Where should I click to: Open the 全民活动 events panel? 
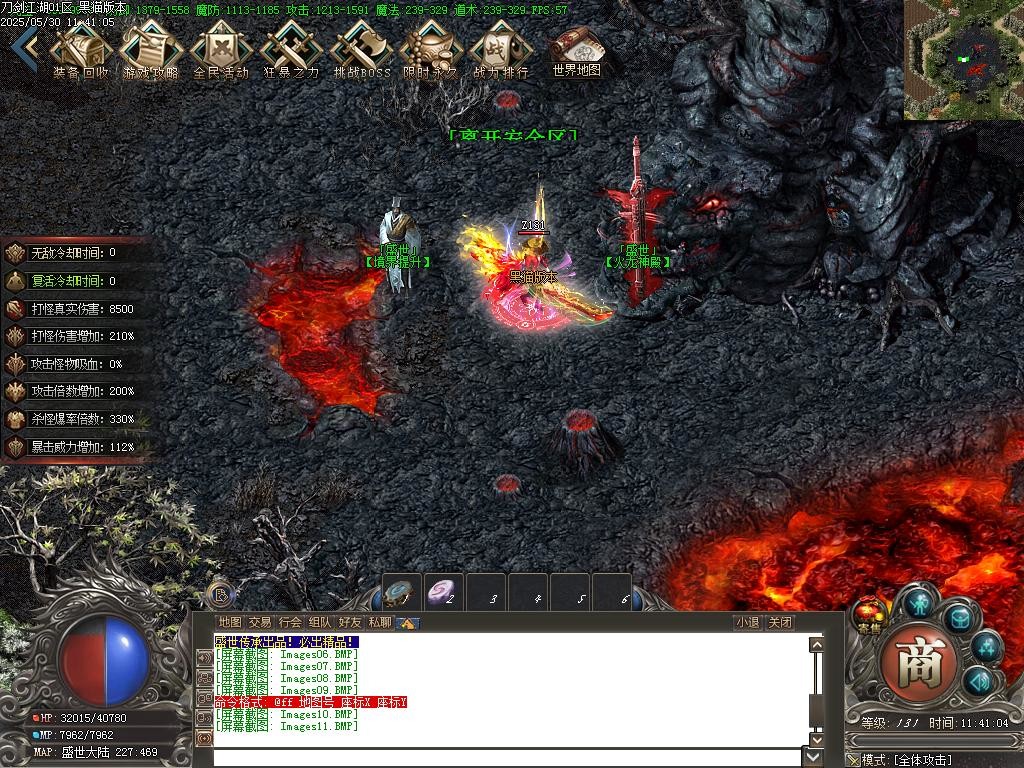(x=221, y=49)
